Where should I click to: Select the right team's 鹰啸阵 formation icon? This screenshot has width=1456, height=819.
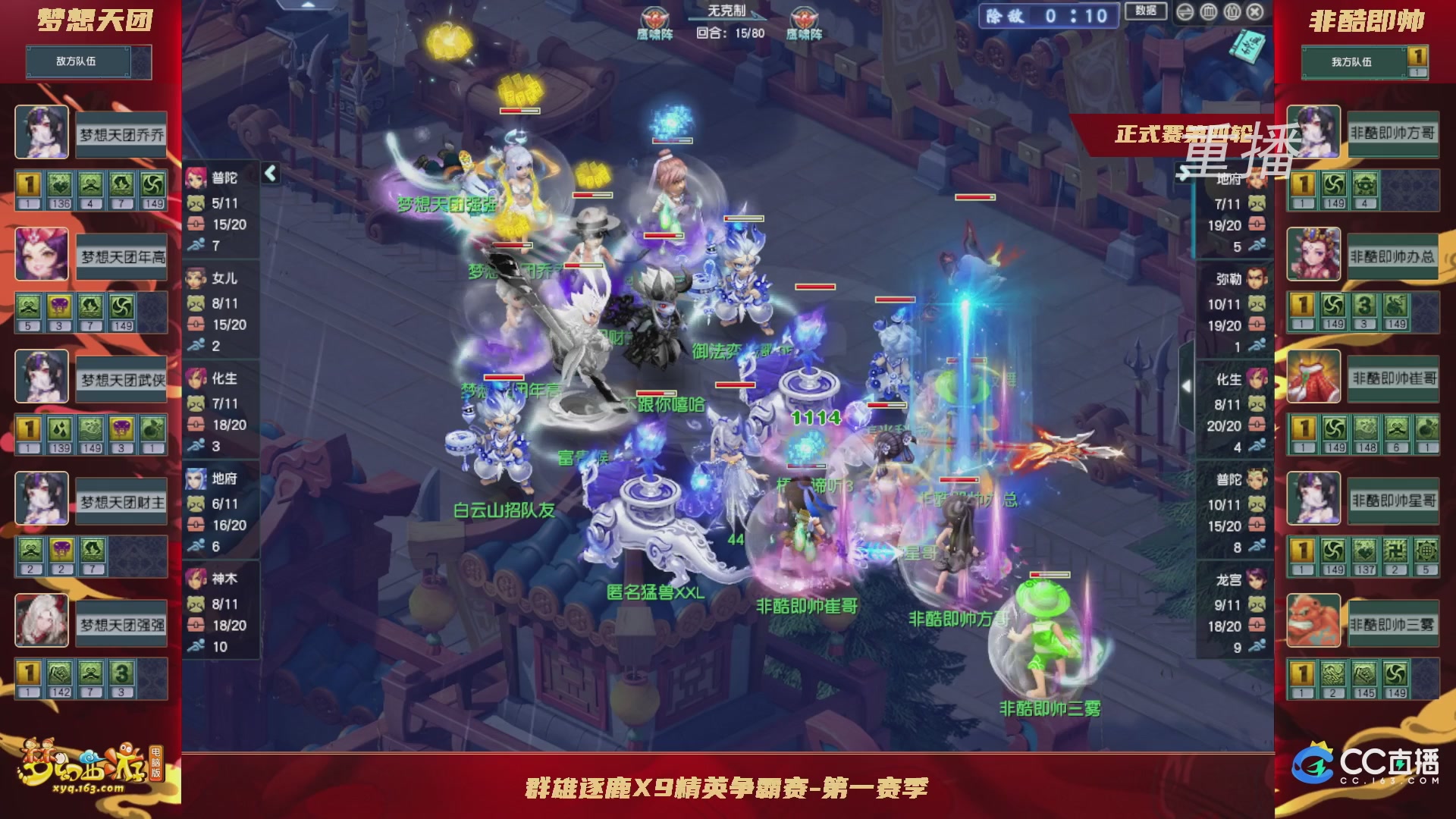point(803,16)
